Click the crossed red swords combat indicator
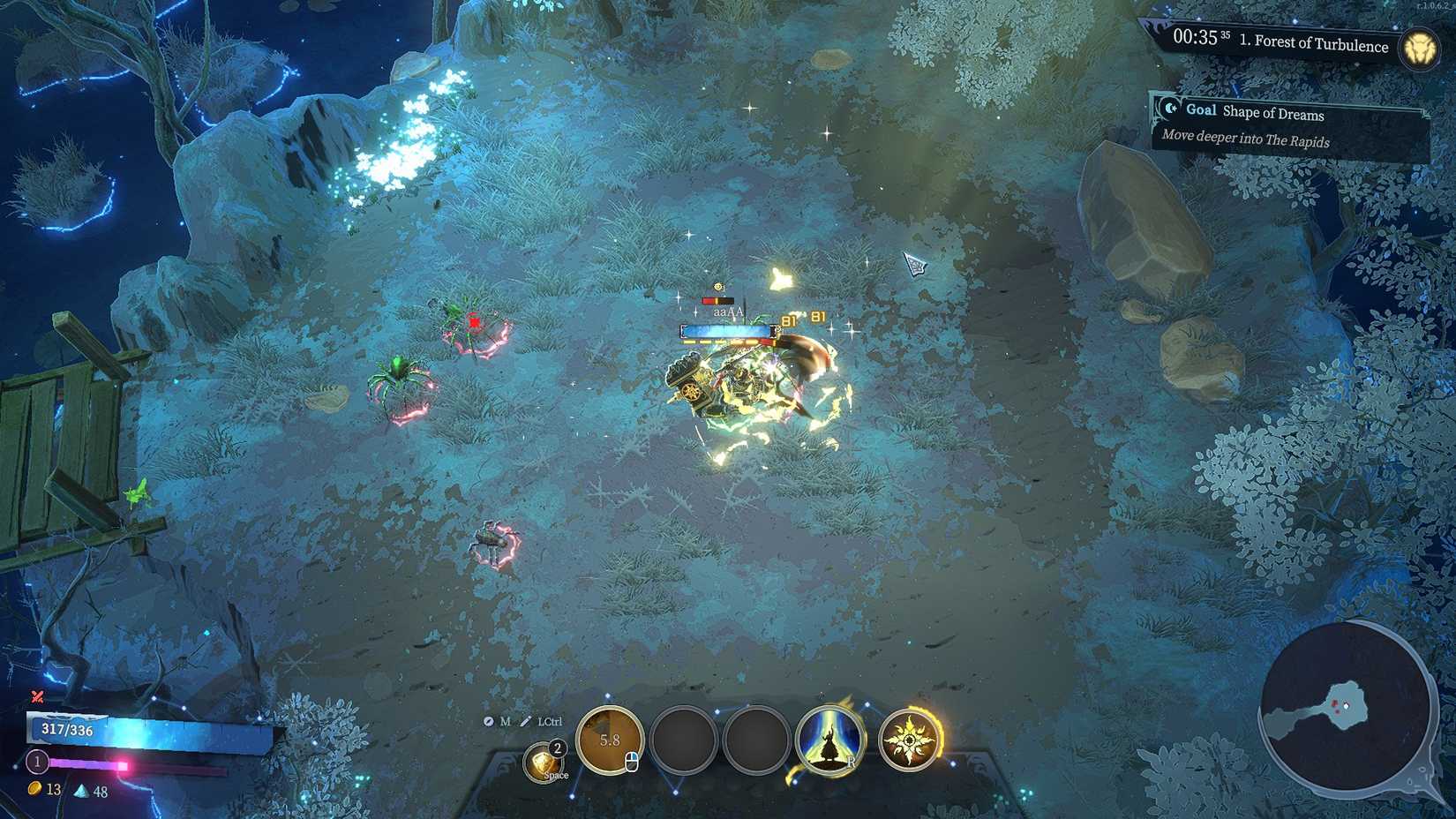 pyautogui.click(x=36, y=696)
